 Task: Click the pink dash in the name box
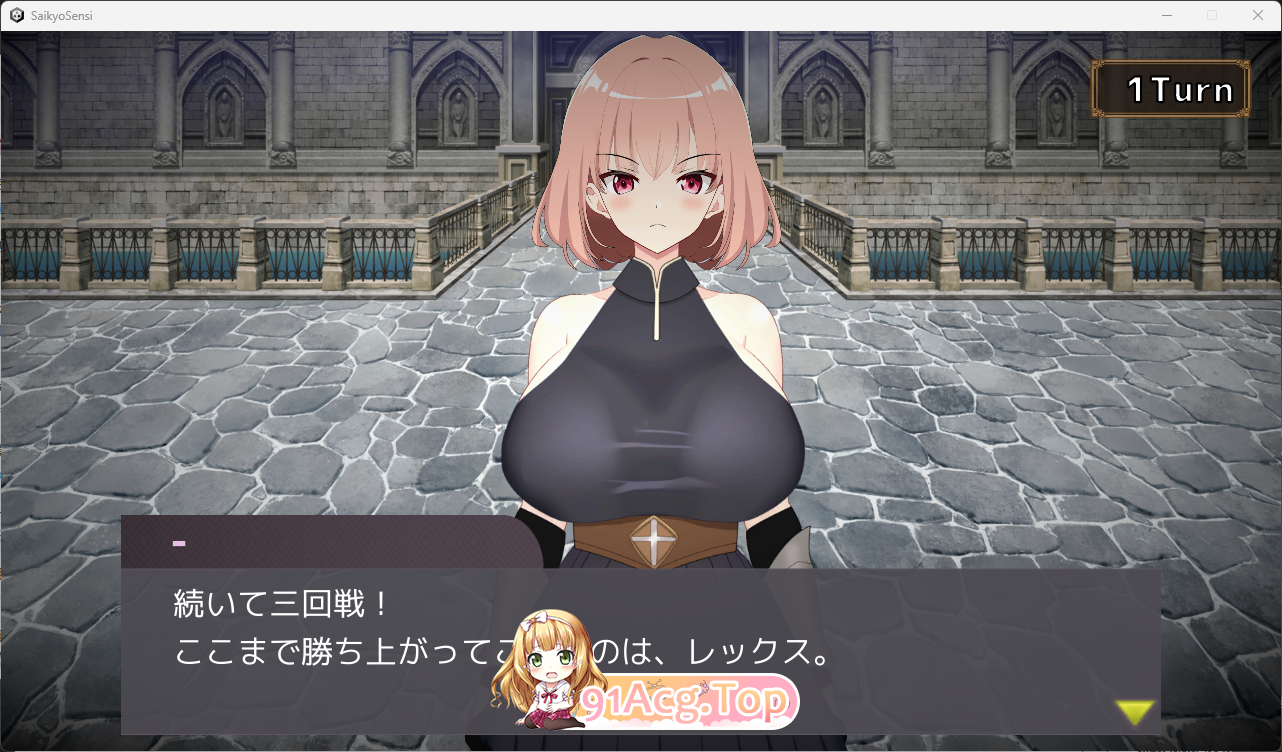(x=179, y=543)
